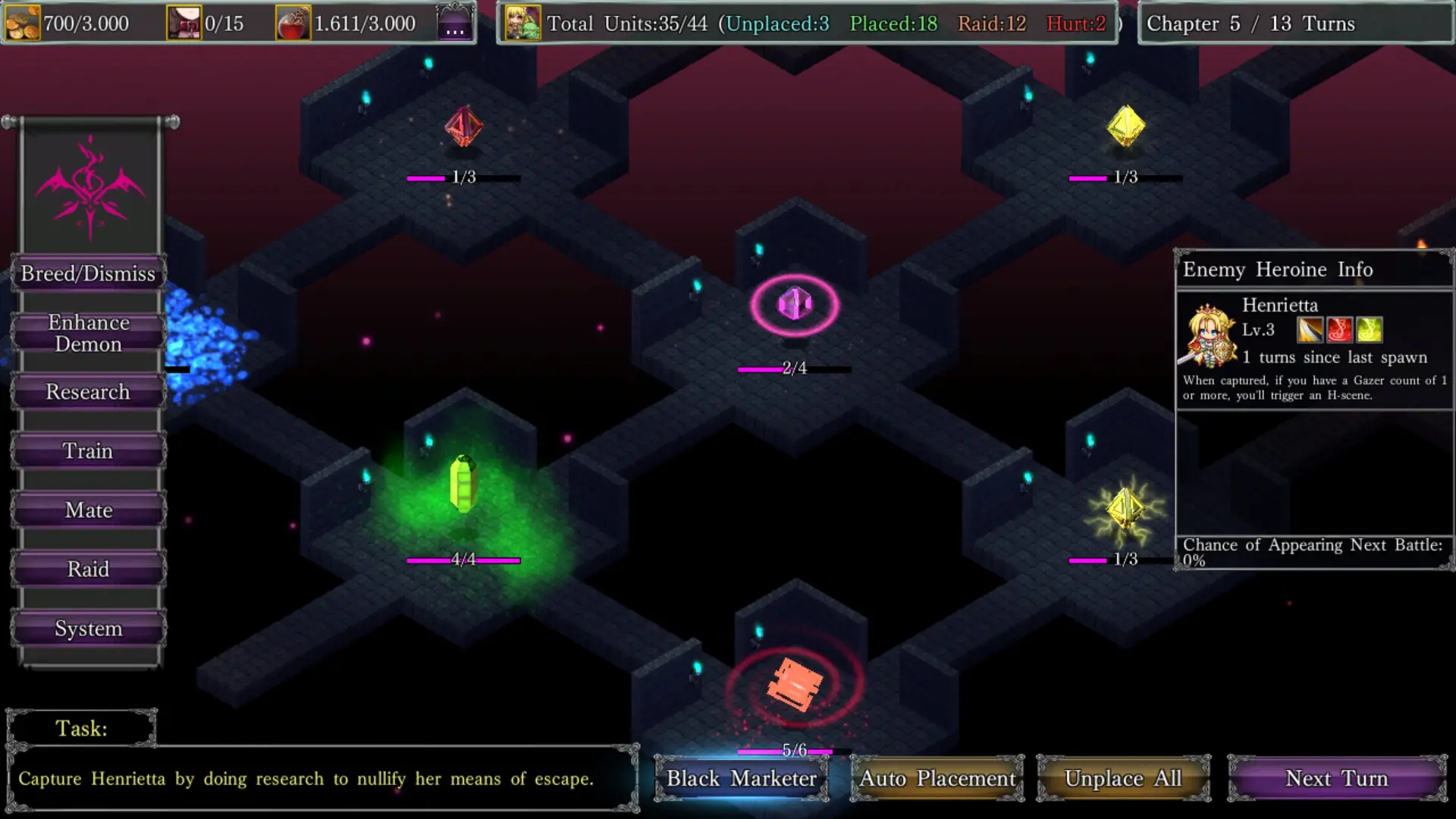Image resolution: width=1456 pixels, height=819 pixels.
Task: Use Auto Placement for units
Action: [x=937, y=779]
